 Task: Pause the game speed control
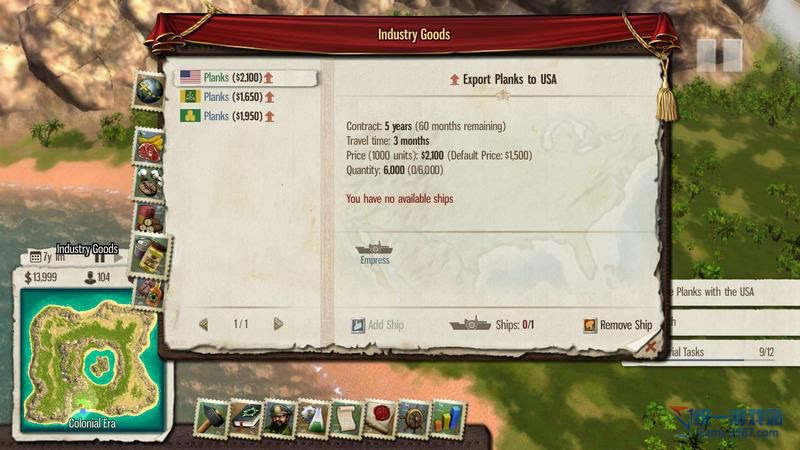pos(719,53)
